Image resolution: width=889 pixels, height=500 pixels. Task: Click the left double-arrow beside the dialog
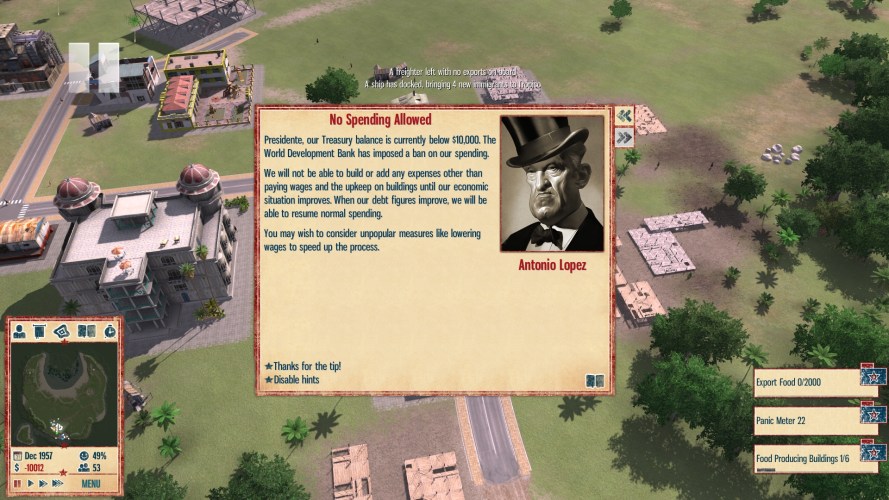pos(624,115)
